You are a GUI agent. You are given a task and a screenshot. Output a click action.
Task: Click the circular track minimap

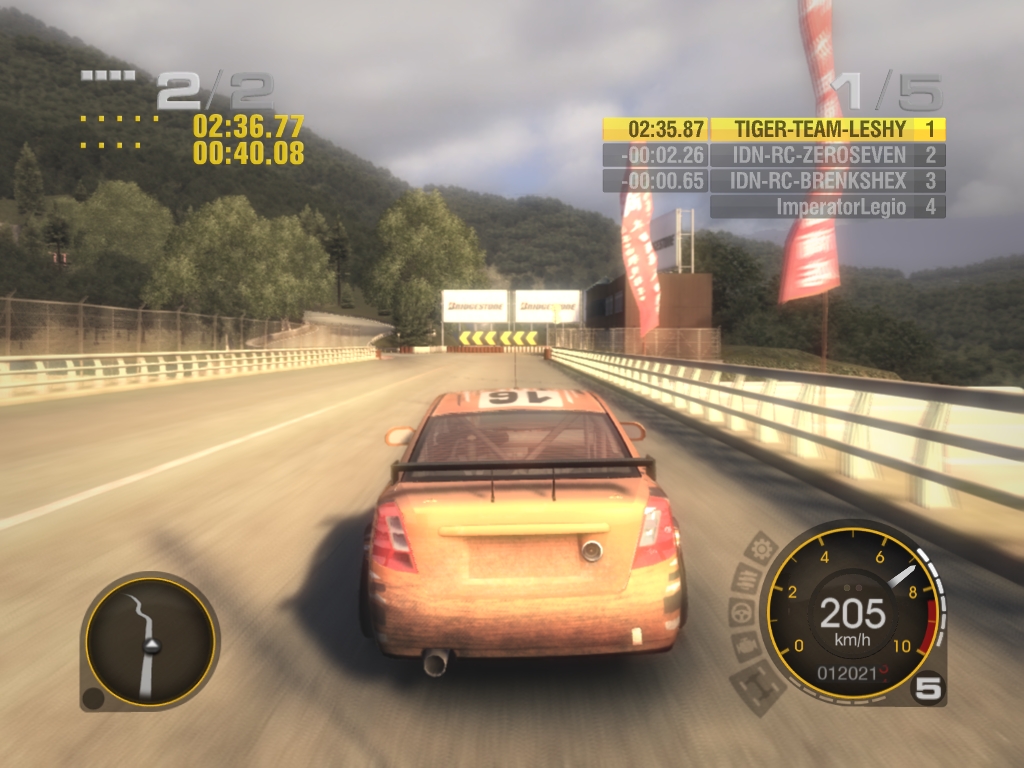(x=150, y=641)
